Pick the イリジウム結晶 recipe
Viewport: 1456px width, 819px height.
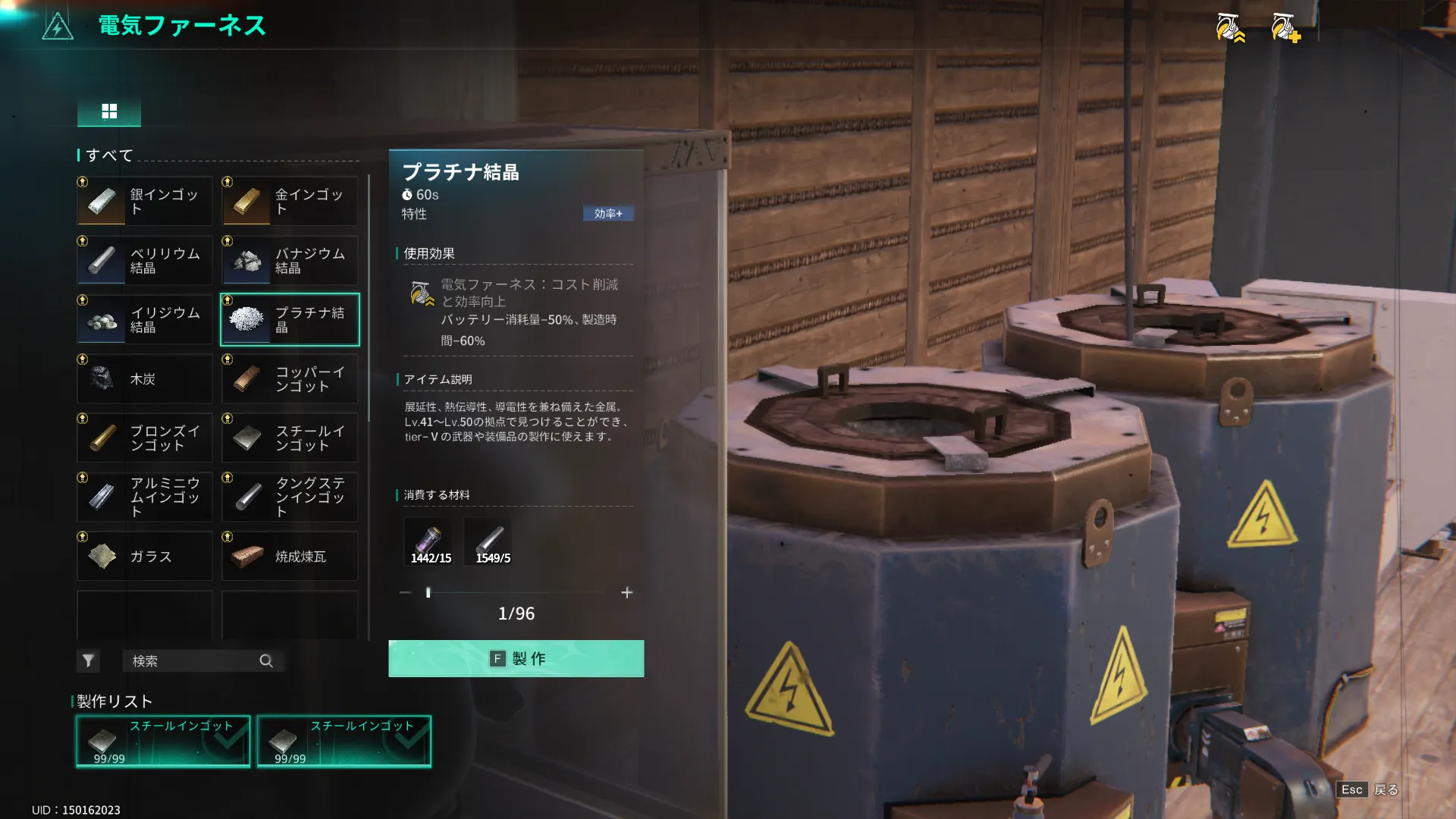pyautogui.click(x=145, y=320)
